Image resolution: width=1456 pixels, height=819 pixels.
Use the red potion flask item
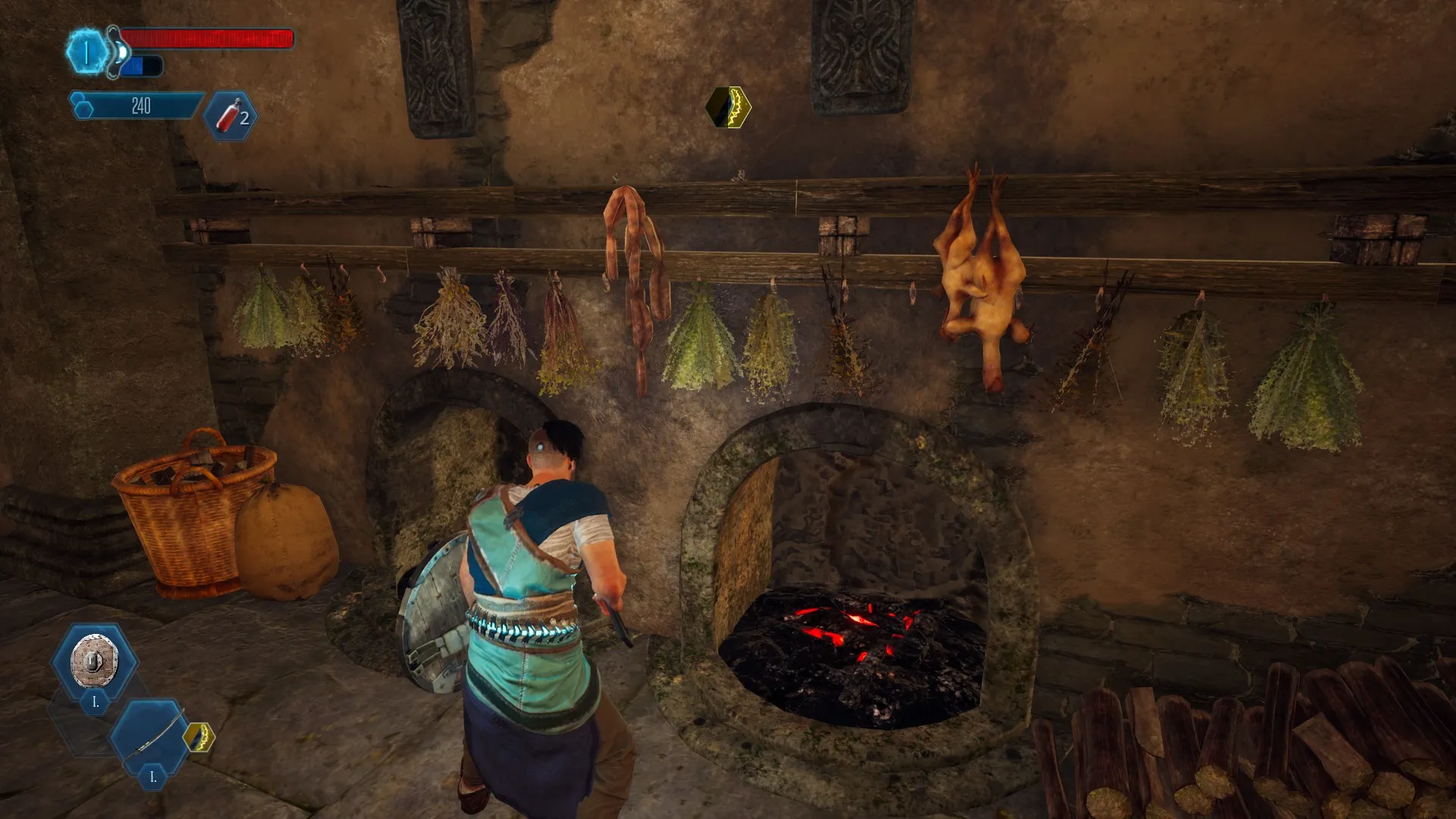229,117
